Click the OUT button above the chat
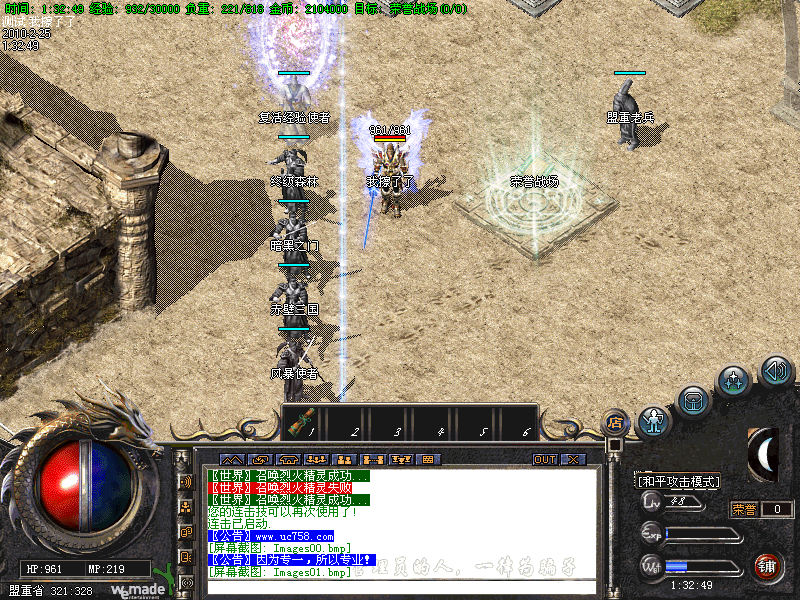 545,460
